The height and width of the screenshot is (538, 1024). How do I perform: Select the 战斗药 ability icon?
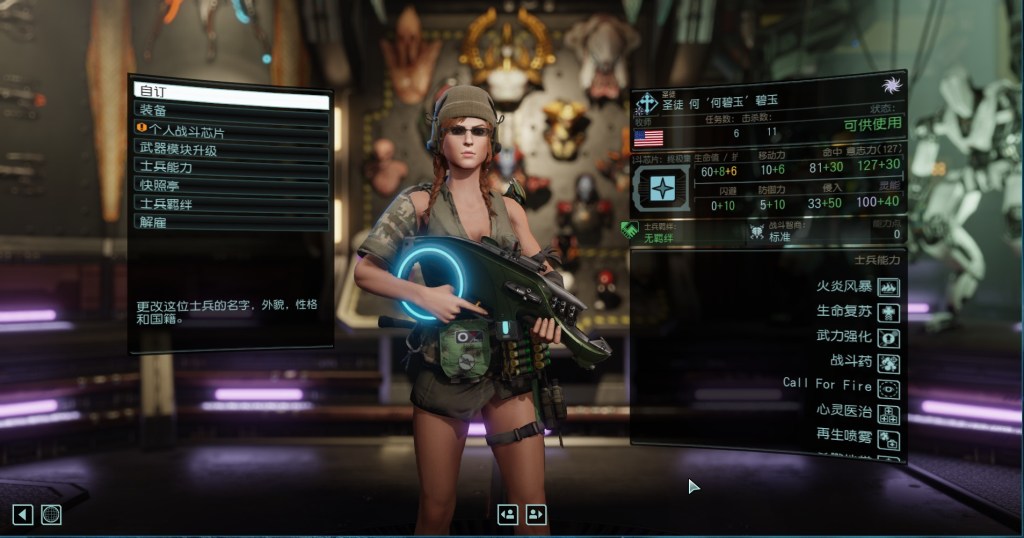(x=887, y=363)
